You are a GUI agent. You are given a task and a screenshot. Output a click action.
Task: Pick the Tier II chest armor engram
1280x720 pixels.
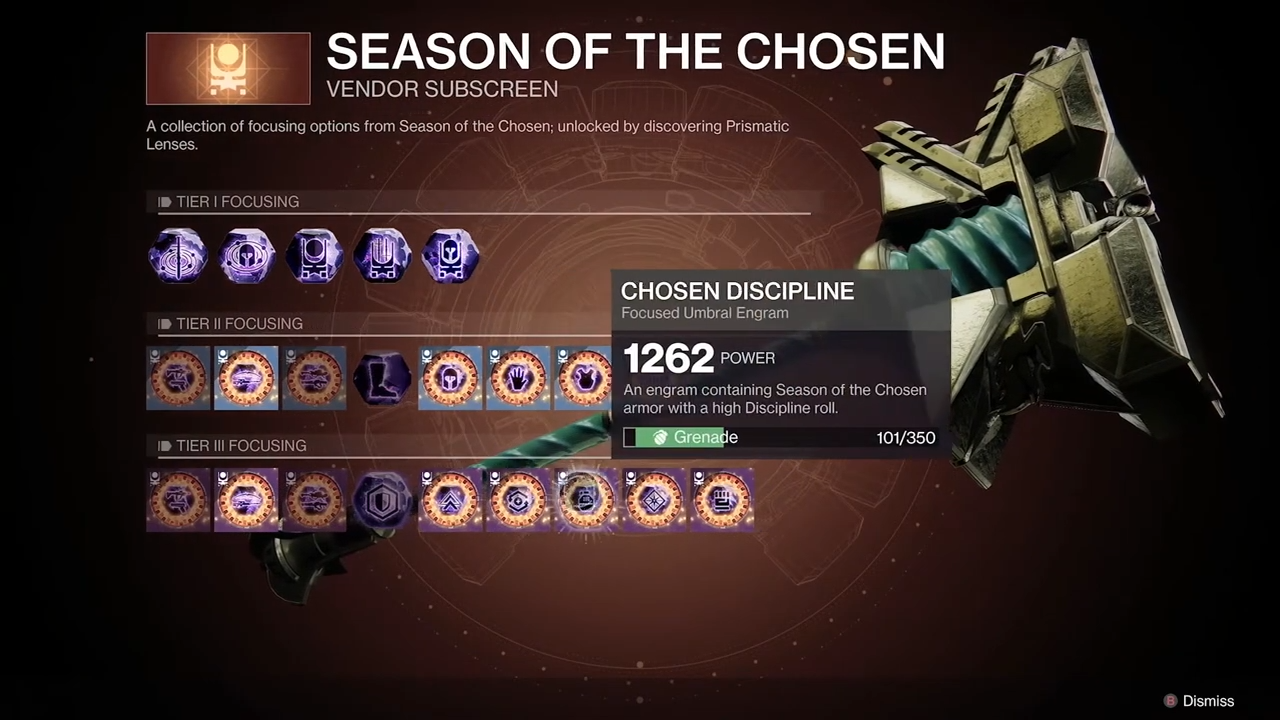pyautogui.click(x=584, y=378)
